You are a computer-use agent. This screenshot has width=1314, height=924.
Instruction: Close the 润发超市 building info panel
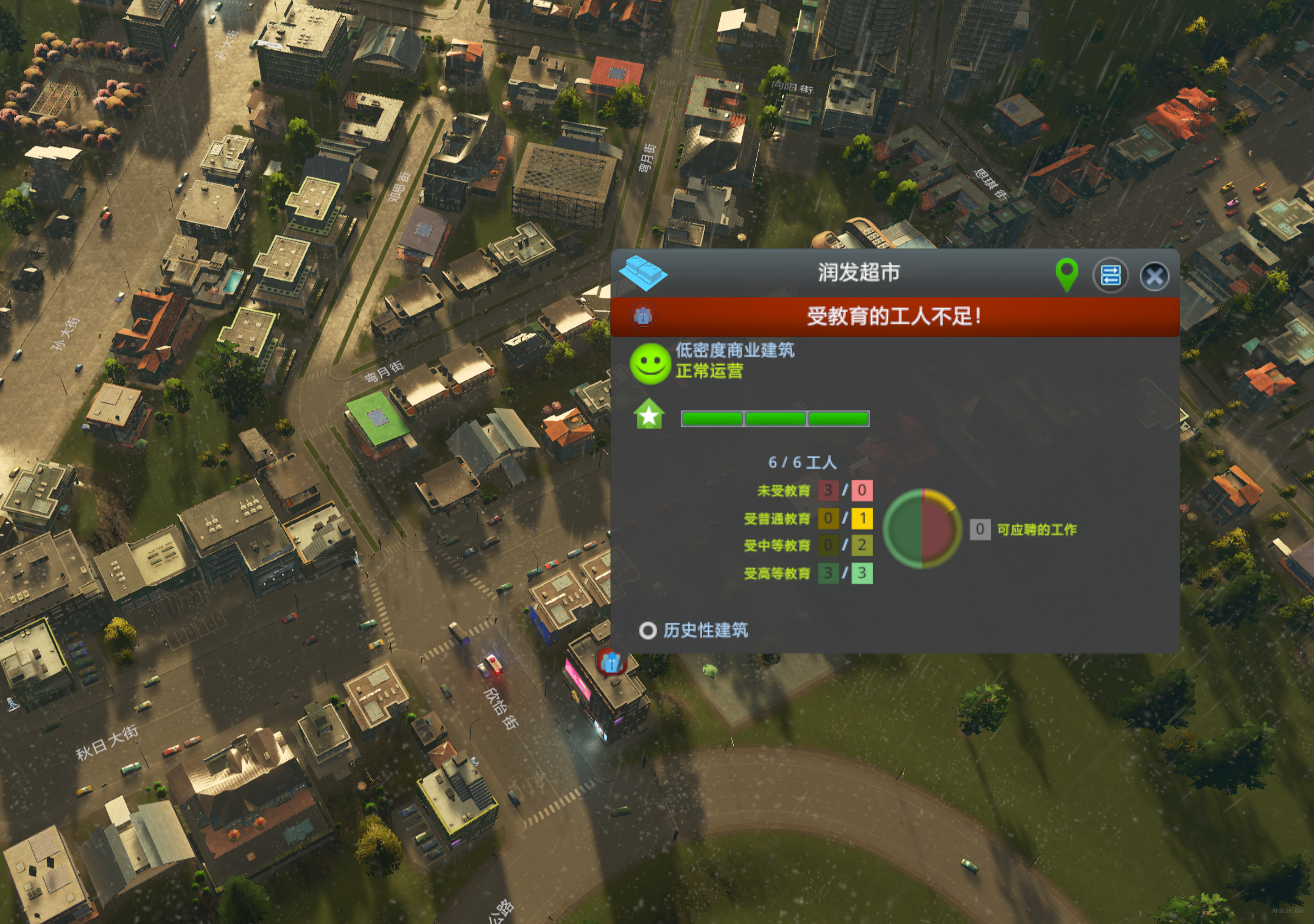click(1154, 276)
